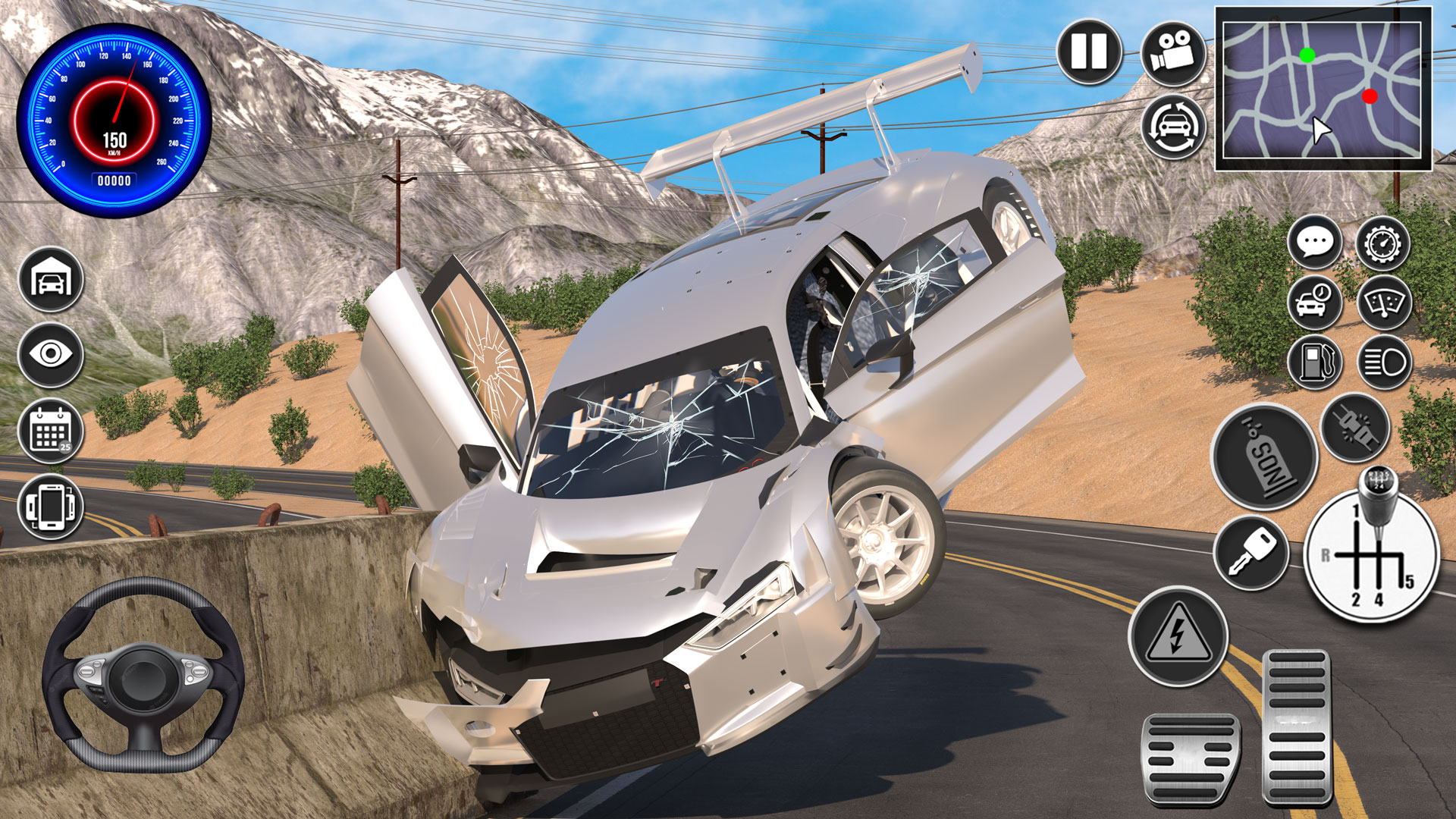Select the car rental clock icon

click(1316, 303)
